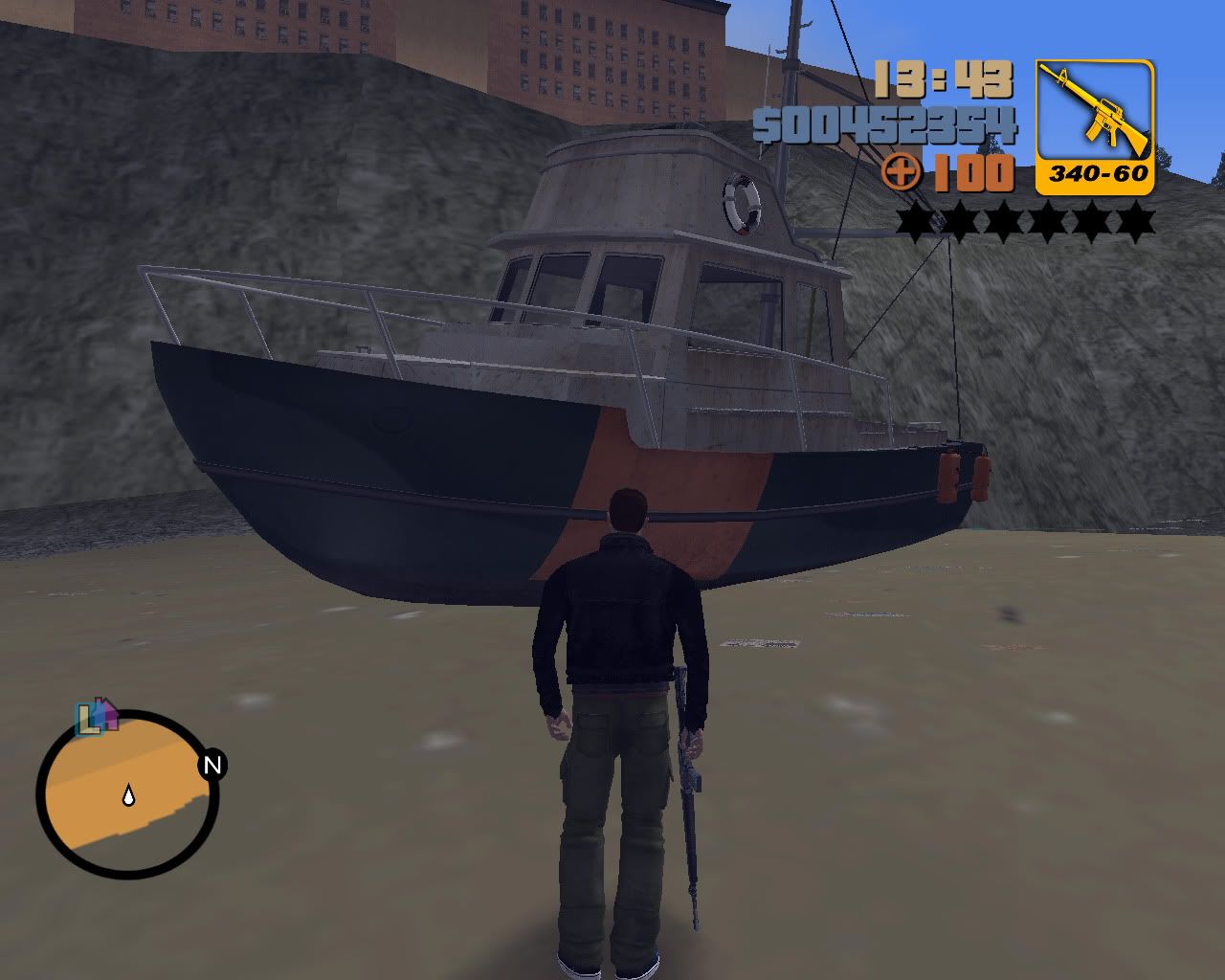Click the north indicator on the radar
This screenshot has height=980, width=1225.
212,764
